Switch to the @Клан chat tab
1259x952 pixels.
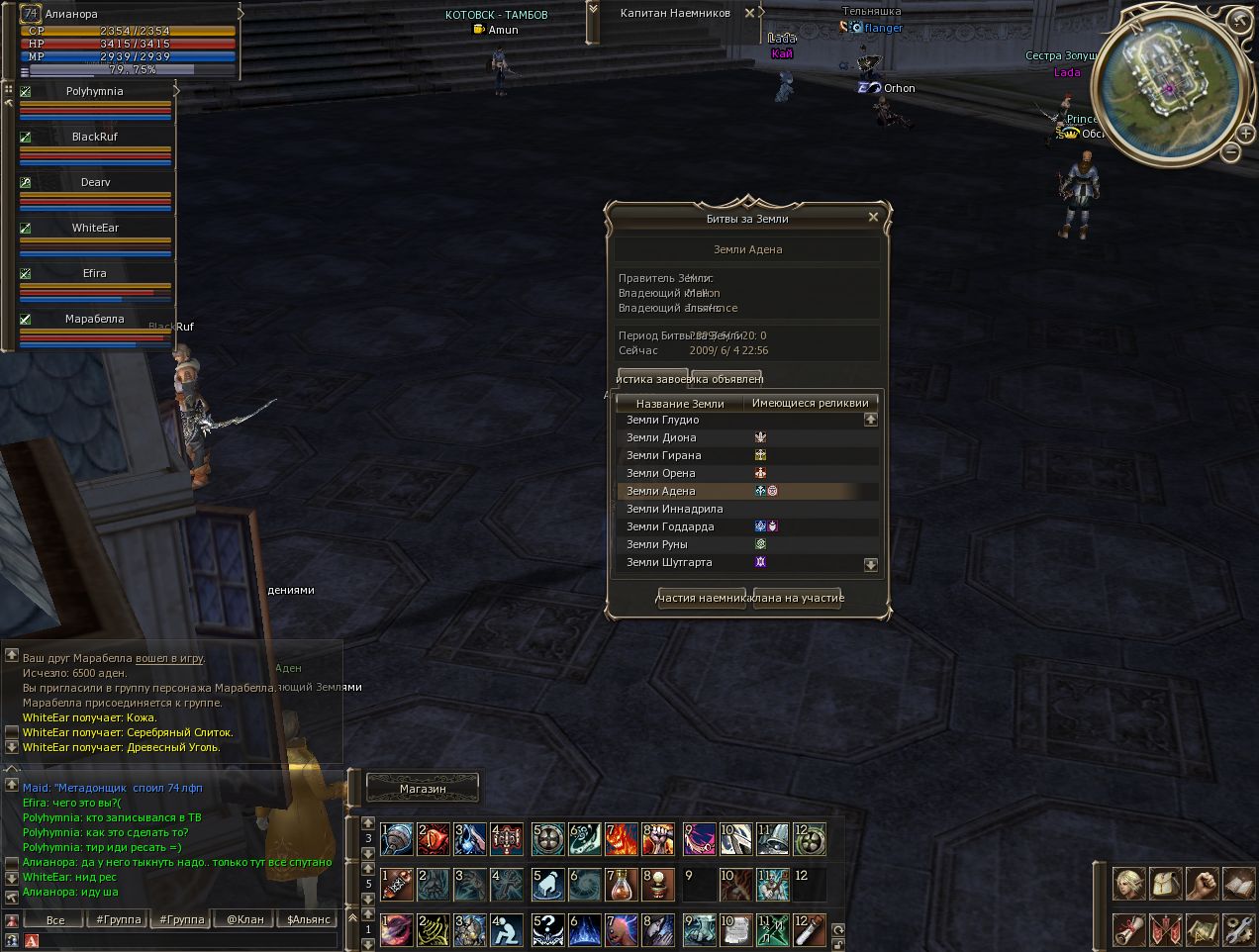pos(245,919)
